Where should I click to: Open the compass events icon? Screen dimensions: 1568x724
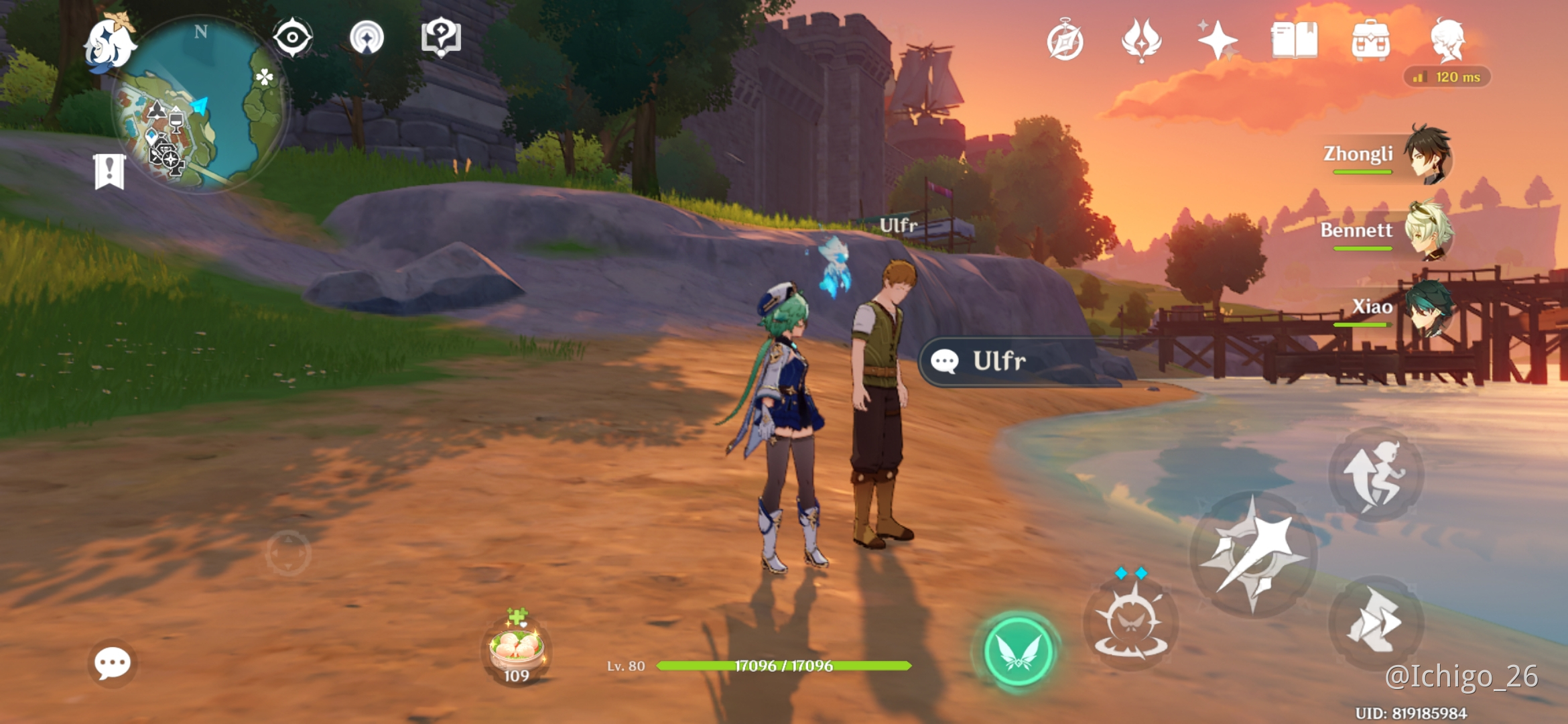1065,42
